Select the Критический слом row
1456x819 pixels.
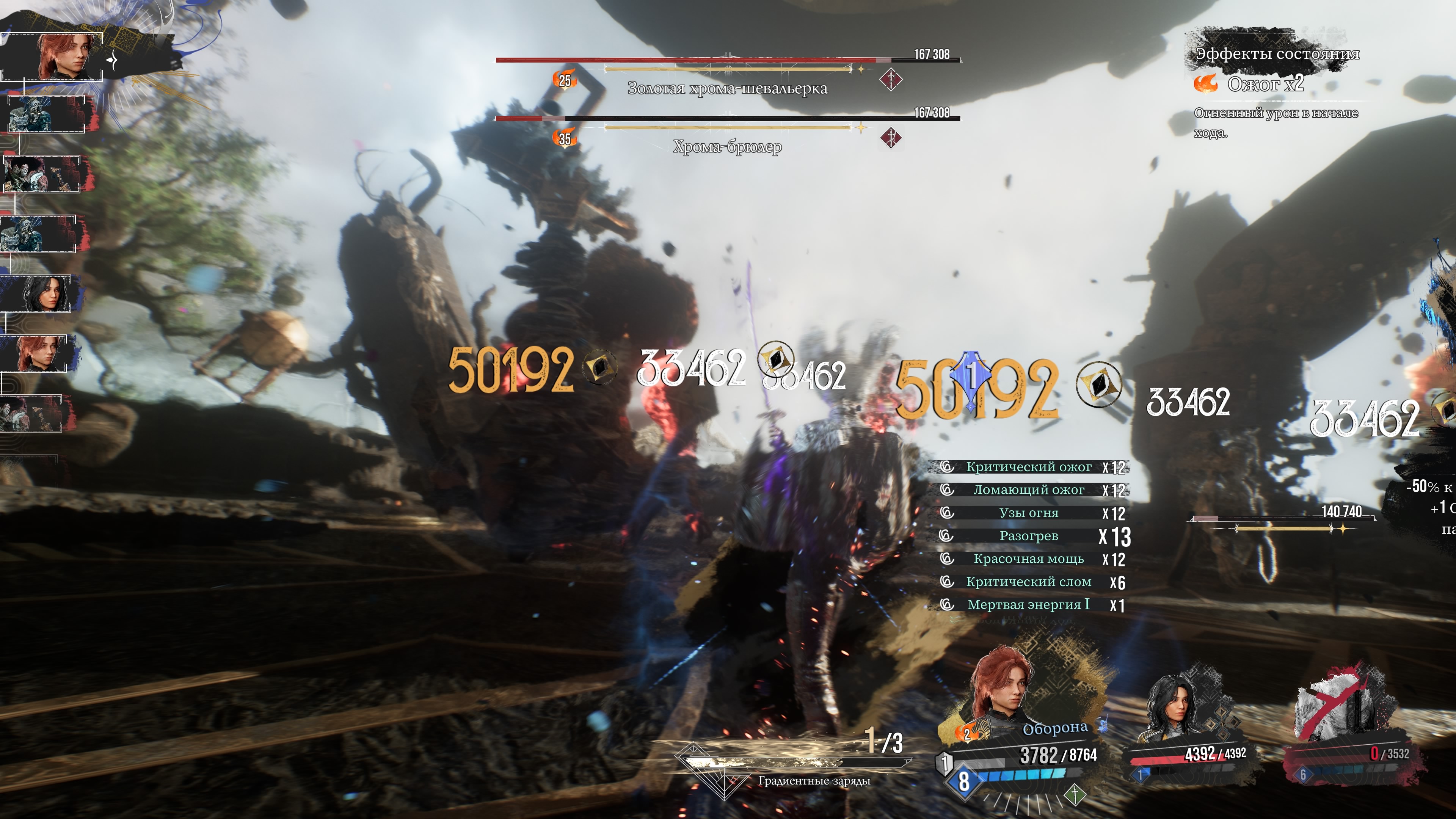point(1028,582)
